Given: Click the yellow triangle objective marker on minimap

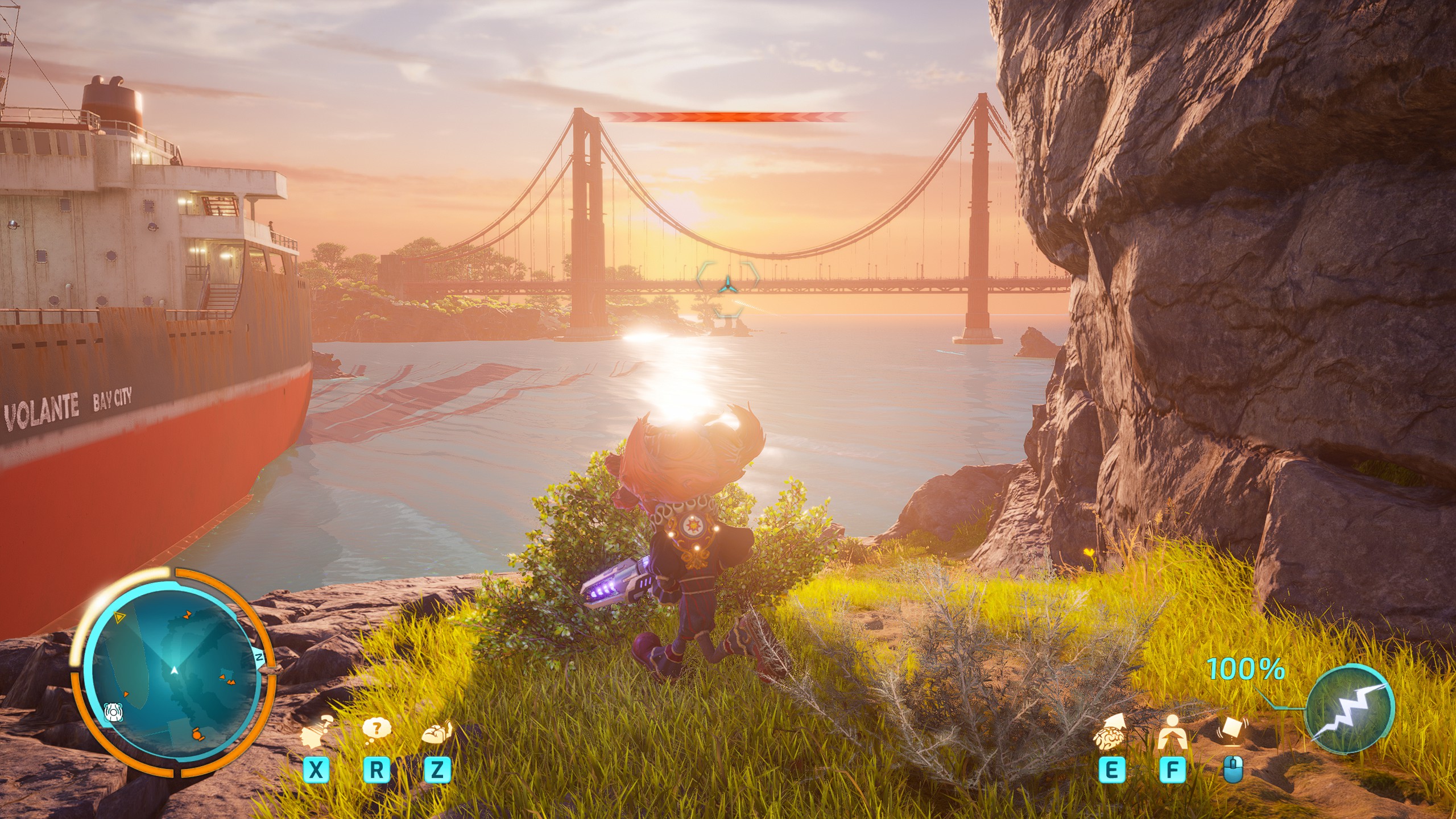Looking at the screenshot, I should [x=119, y=617].
